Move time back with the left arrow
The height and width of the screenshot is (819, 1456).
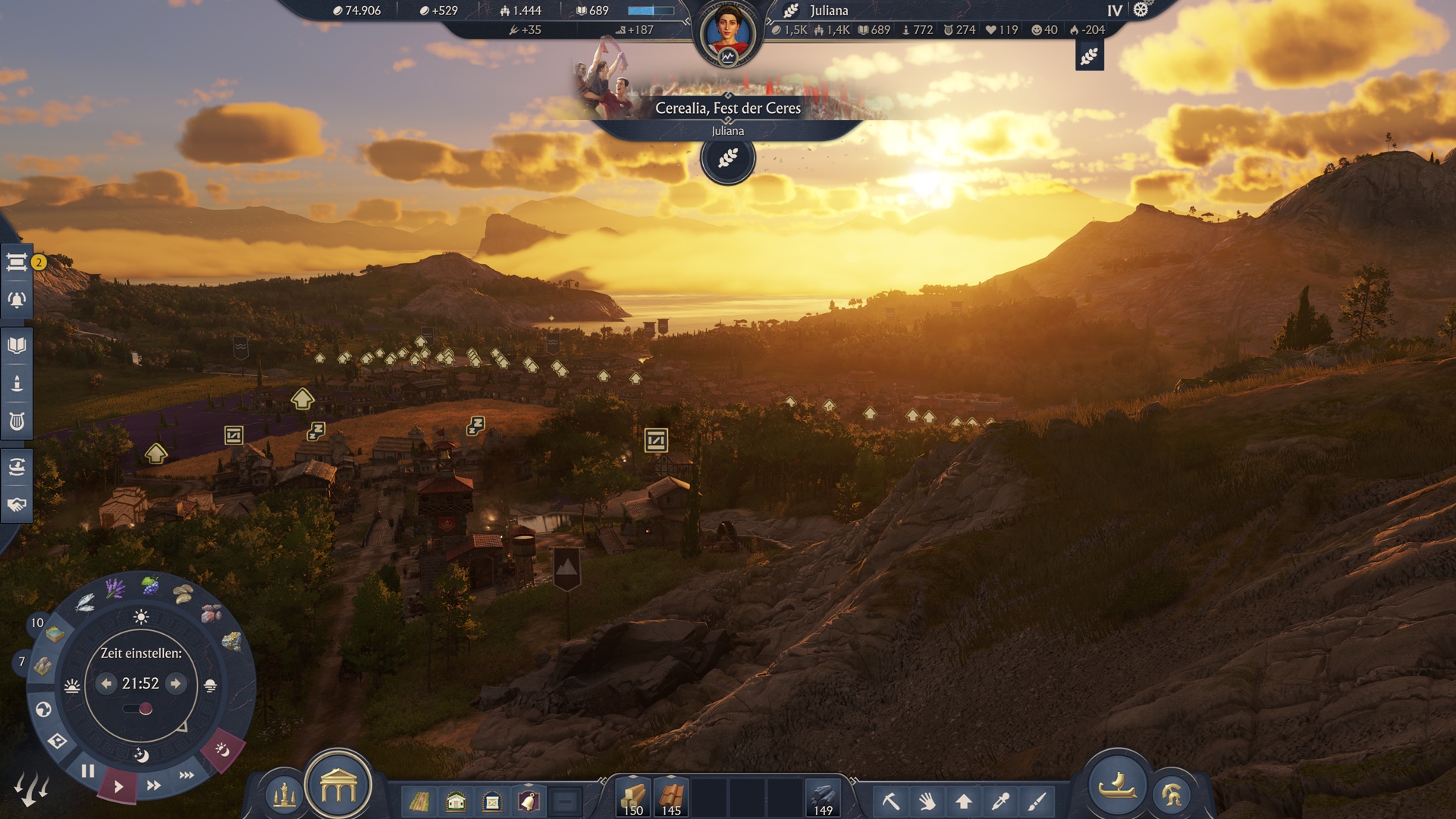[x=106, y=683]
